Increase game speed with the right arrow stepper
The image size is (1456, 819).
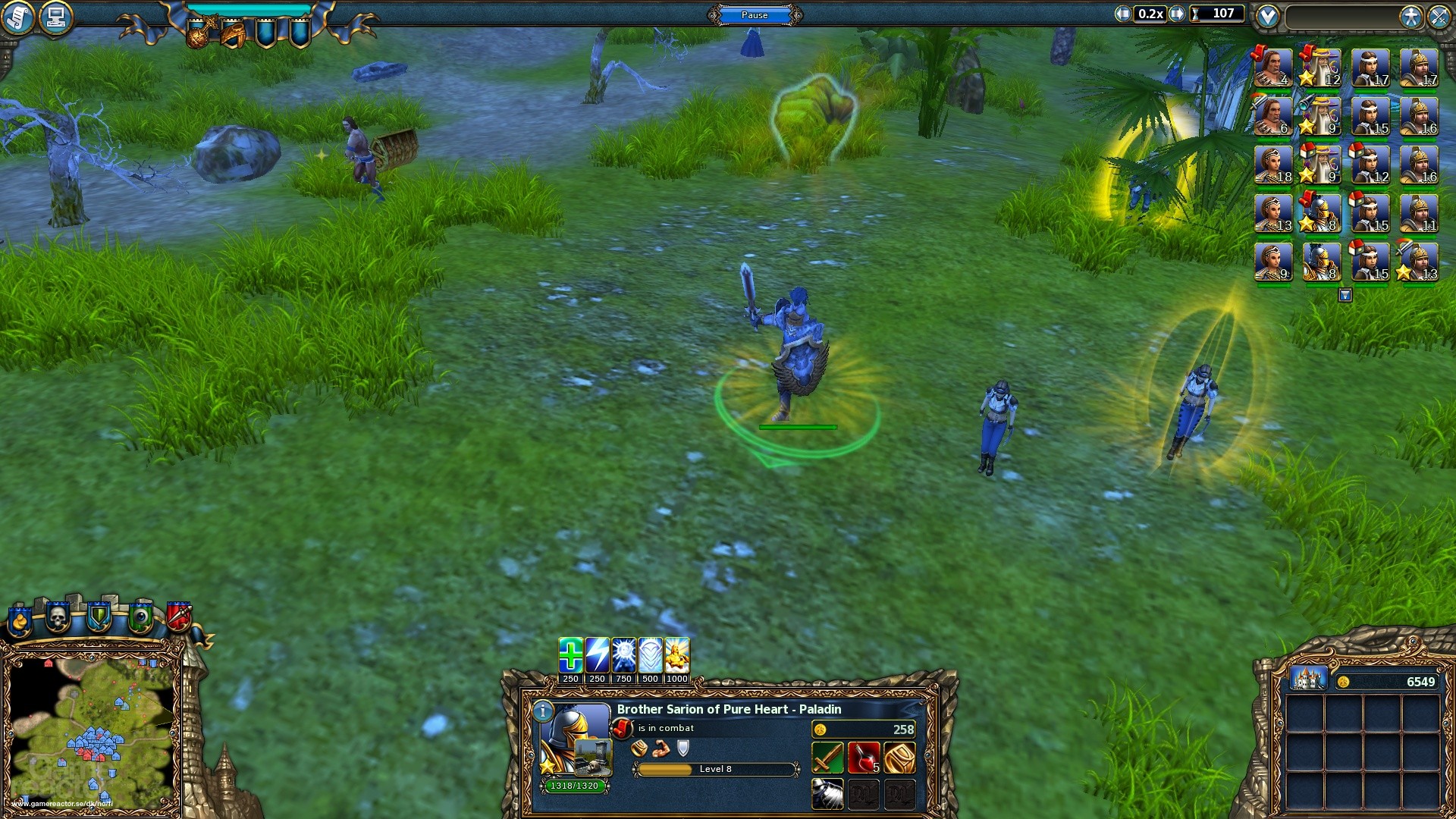(1178, 14)
